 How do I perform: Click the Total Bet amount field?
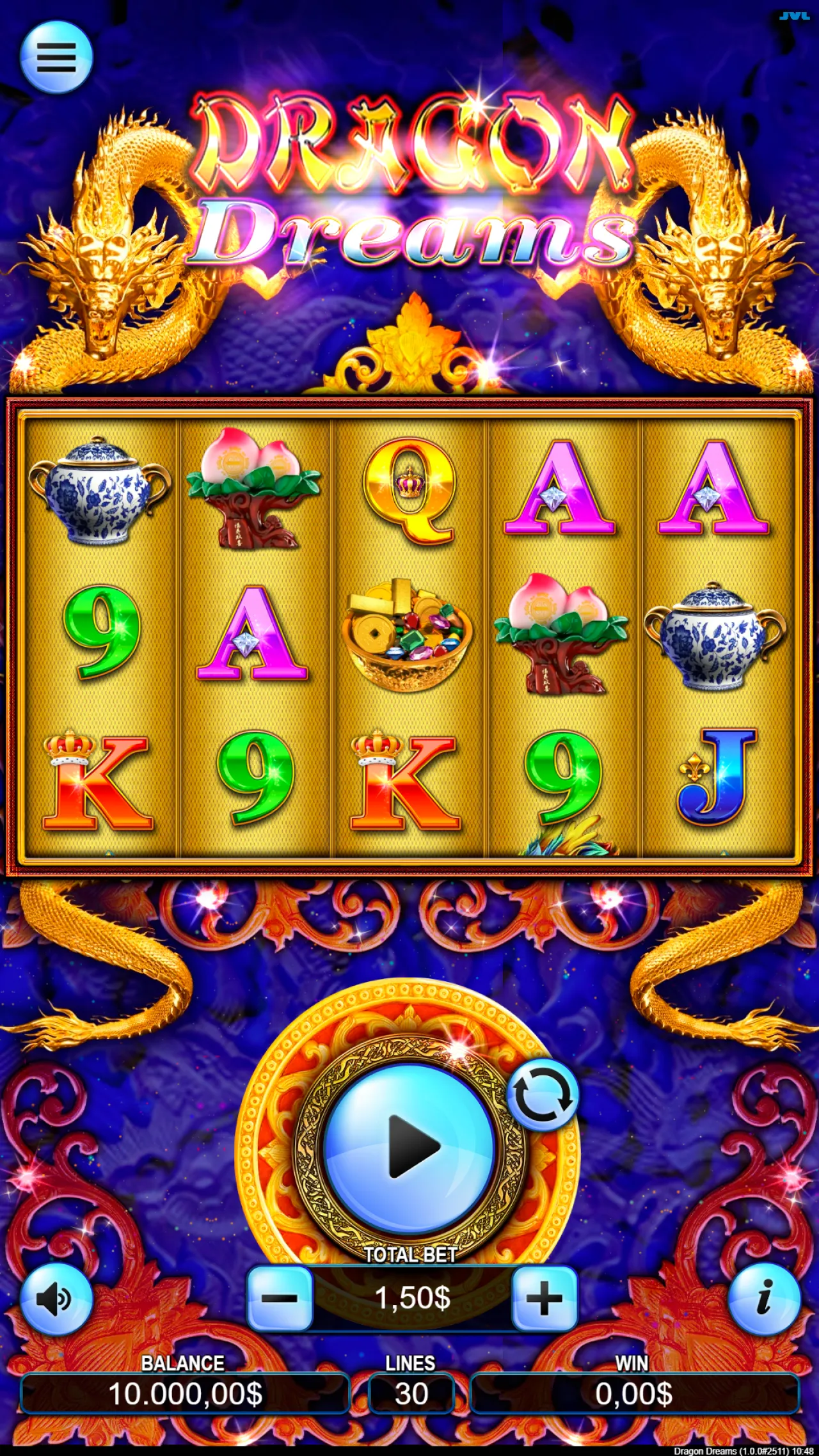[411, 1299]
